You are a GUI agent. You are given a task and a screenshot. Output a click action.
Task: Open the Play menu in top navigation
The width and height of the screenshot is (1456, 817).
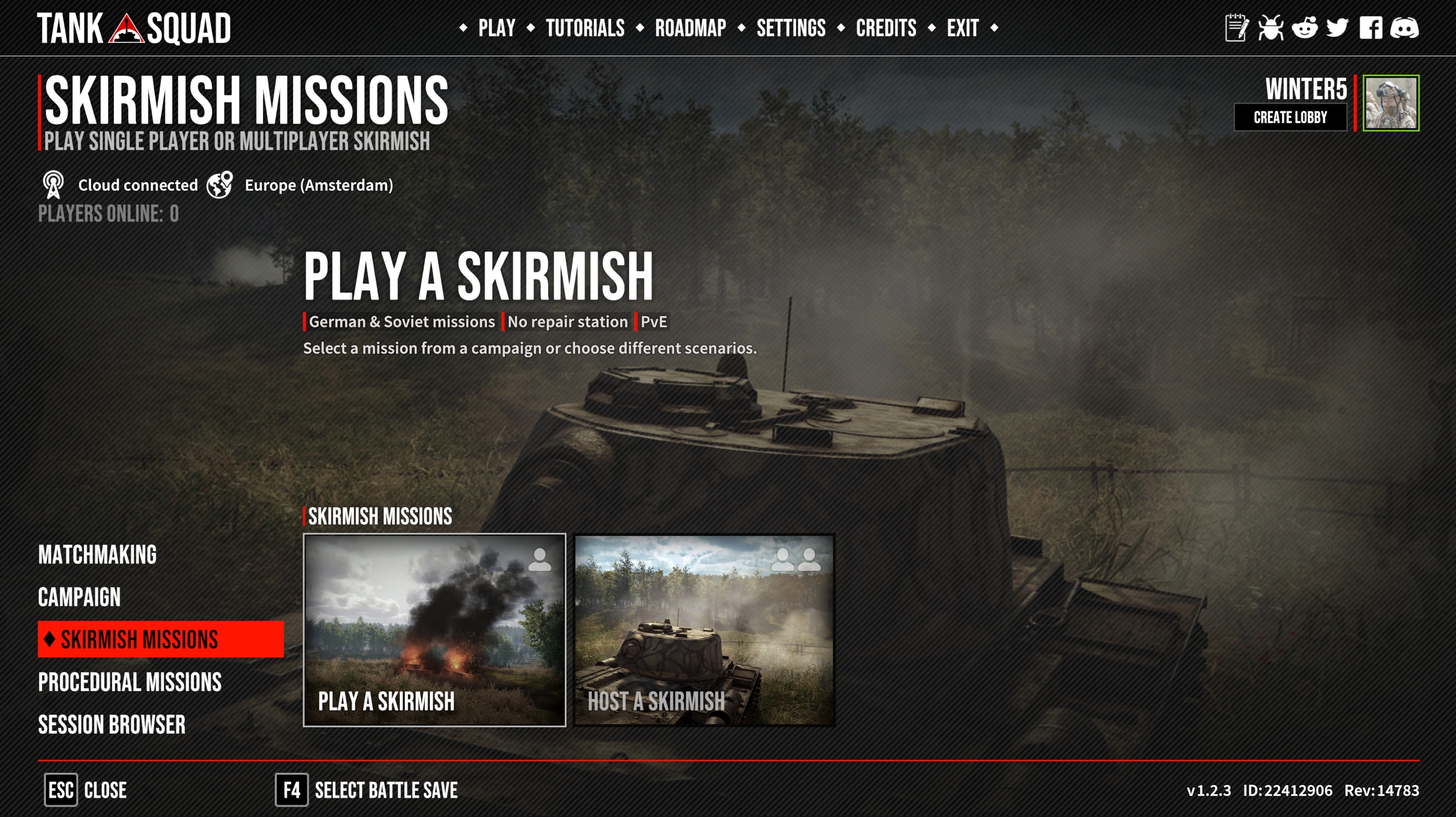coord(496,28)
